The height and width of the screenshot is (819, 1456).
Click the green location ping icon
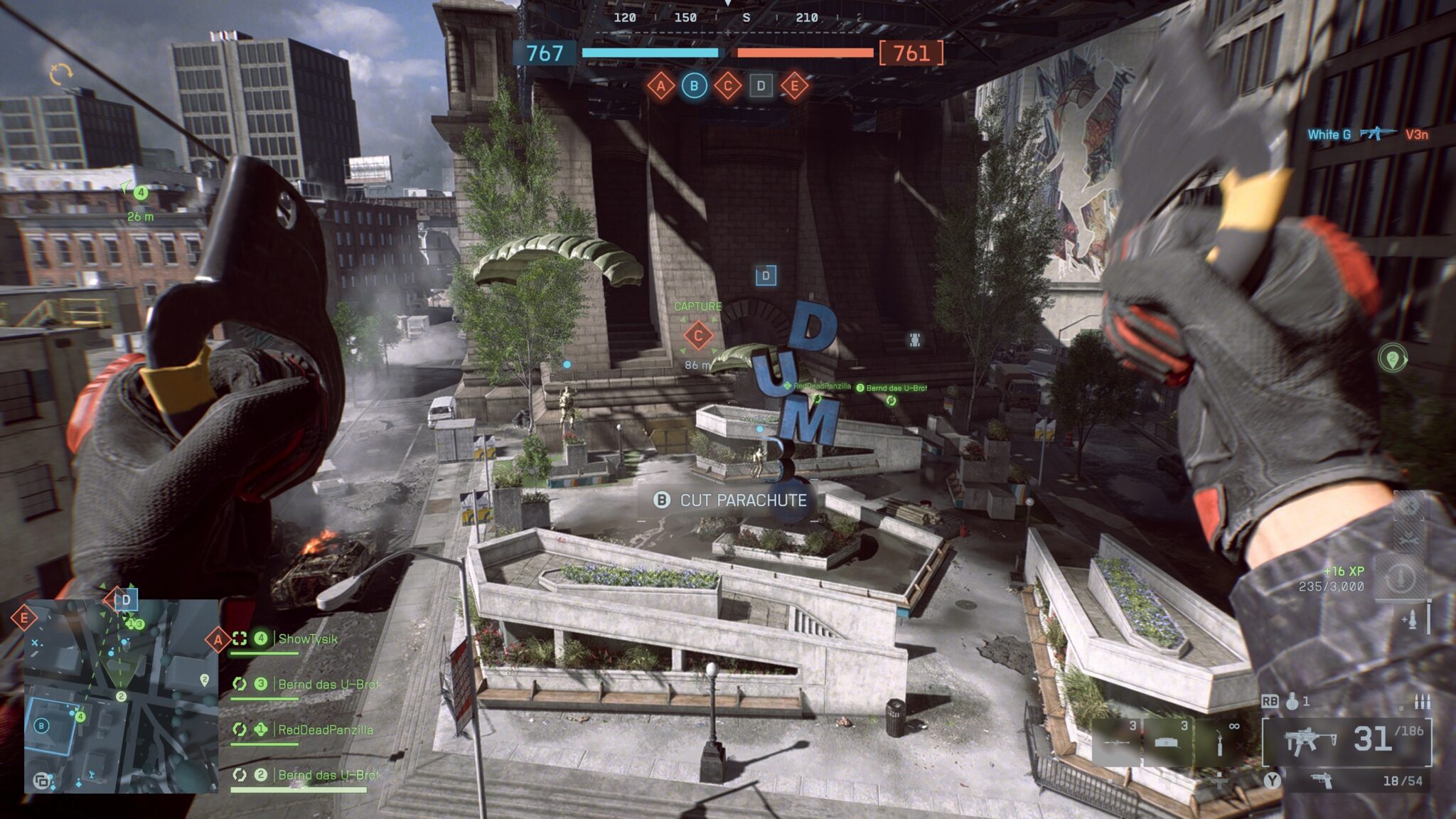1392,358
